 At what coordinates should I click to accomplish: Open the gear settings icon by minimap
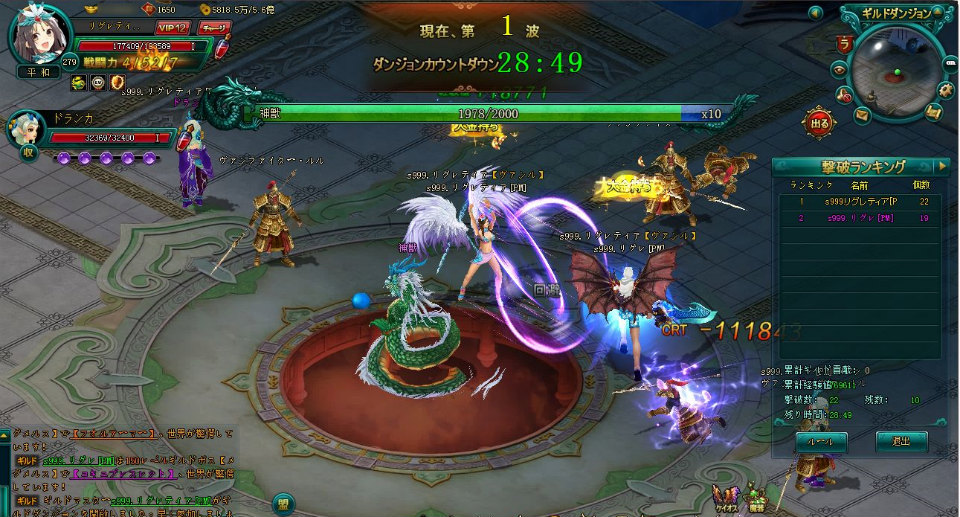pyautogui.click(x=945, y=88)
